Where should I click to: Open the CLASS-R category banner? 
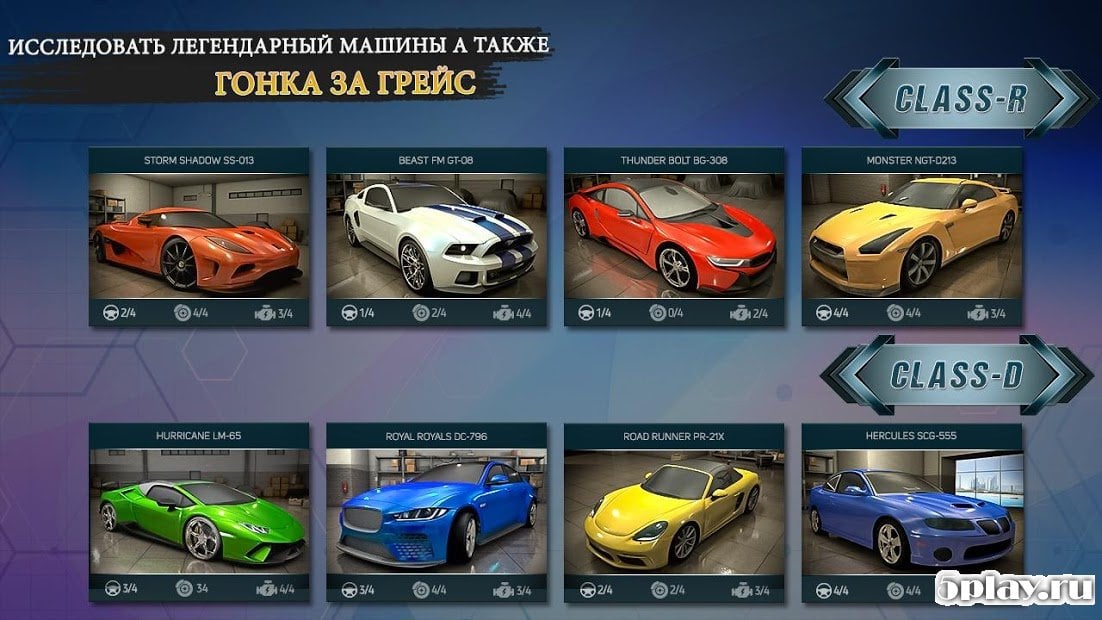point(960,98)
